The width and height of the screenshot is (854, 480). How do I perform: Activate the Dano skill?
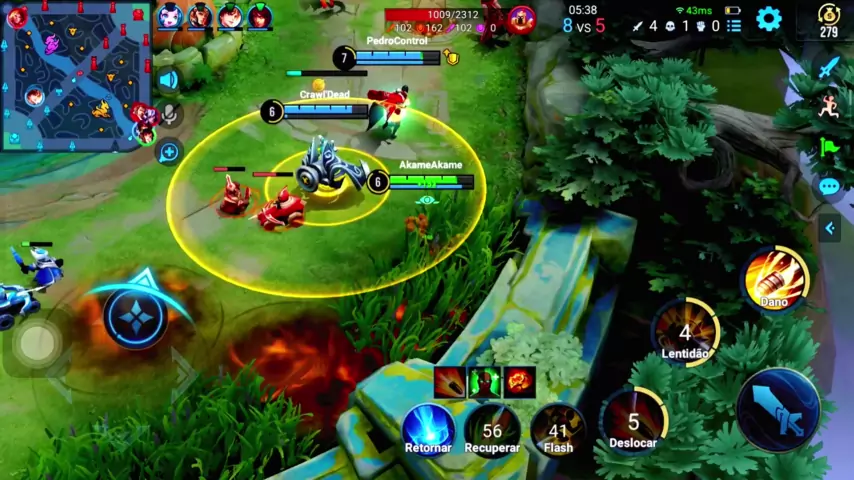[x=775, y=278]
